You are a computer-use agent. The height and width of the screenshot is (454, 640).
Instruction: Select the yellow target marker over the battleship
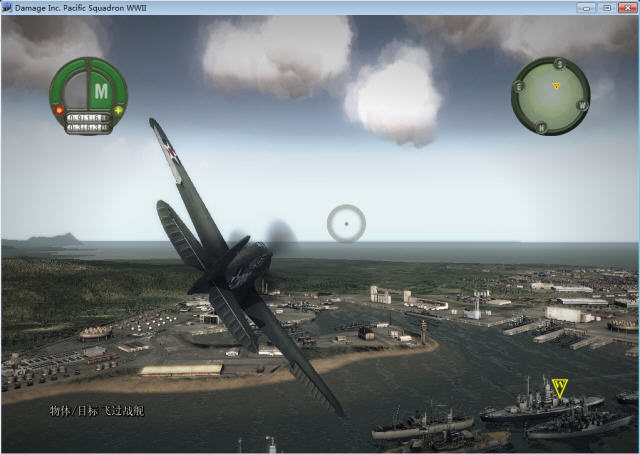click(x=559, y=386)
